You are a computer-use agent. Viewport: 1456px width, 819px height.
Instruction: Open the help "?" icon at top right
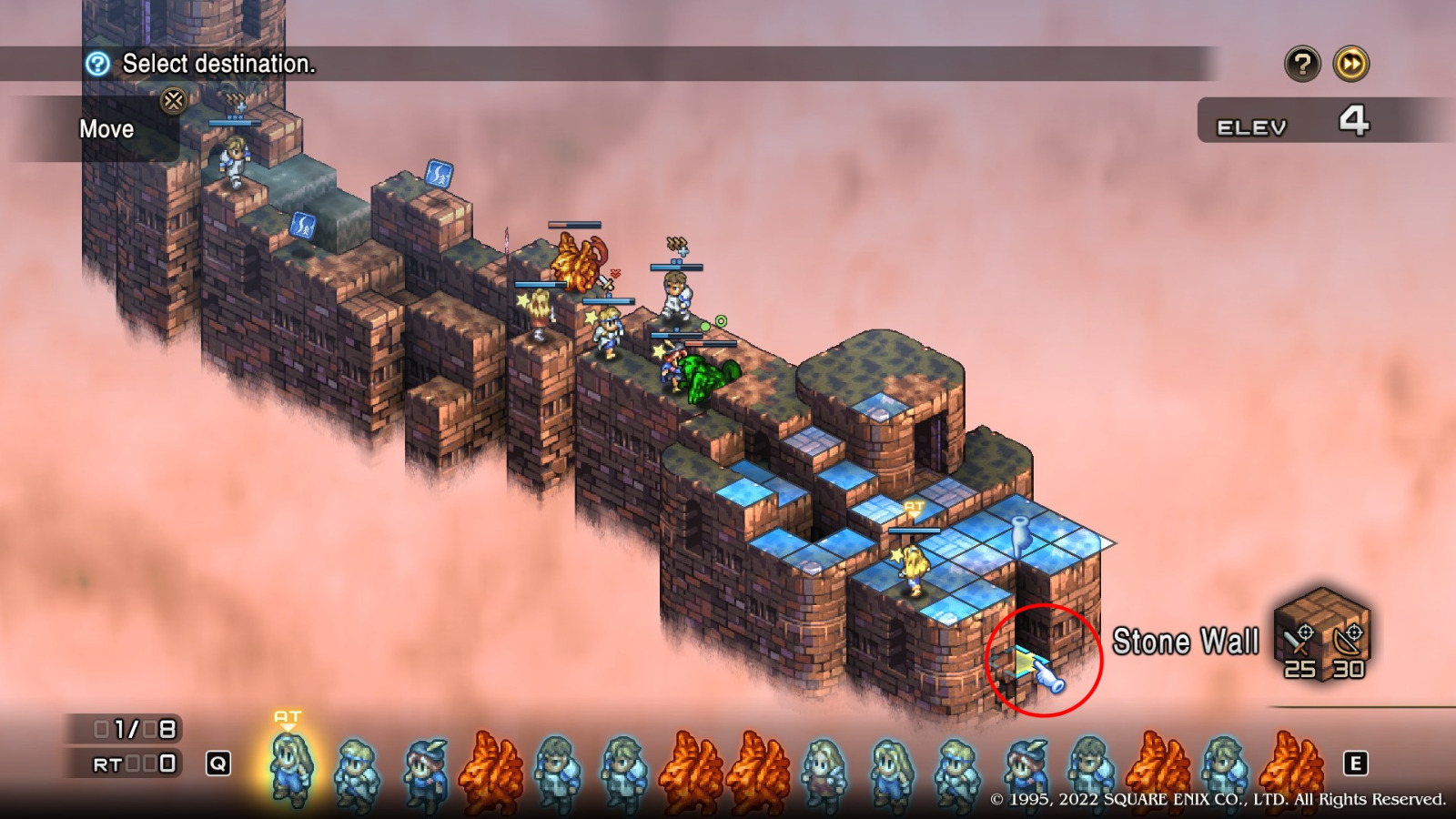1302,65
